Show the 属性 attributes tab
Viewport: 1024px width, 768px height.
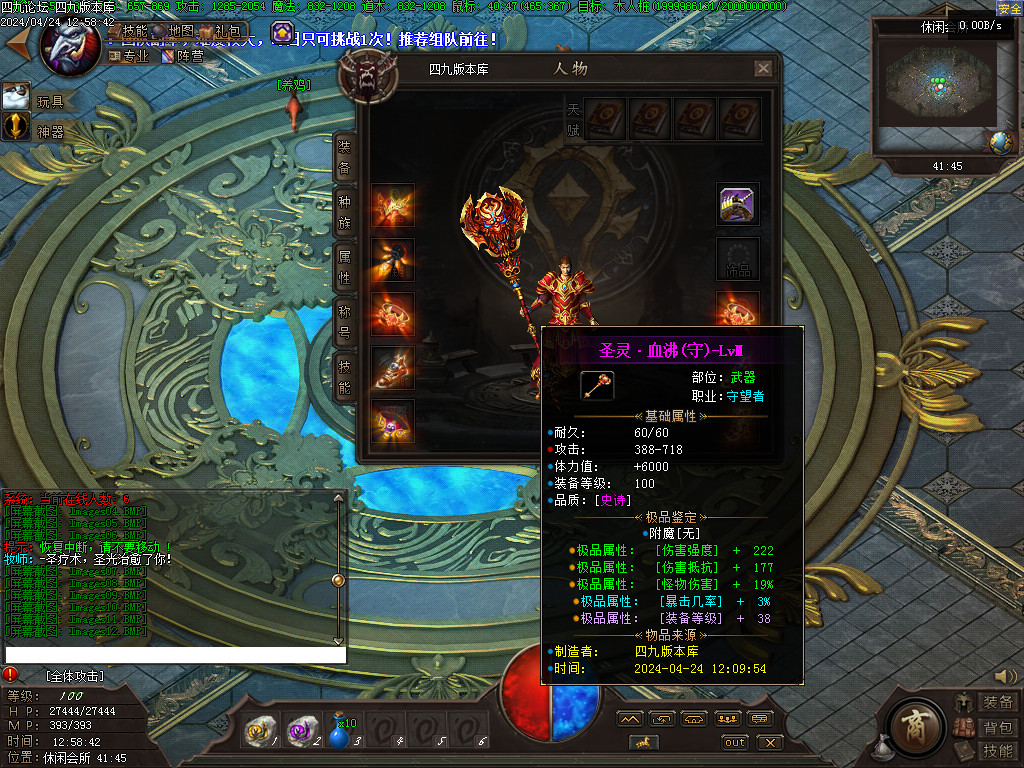pos(344,267)
